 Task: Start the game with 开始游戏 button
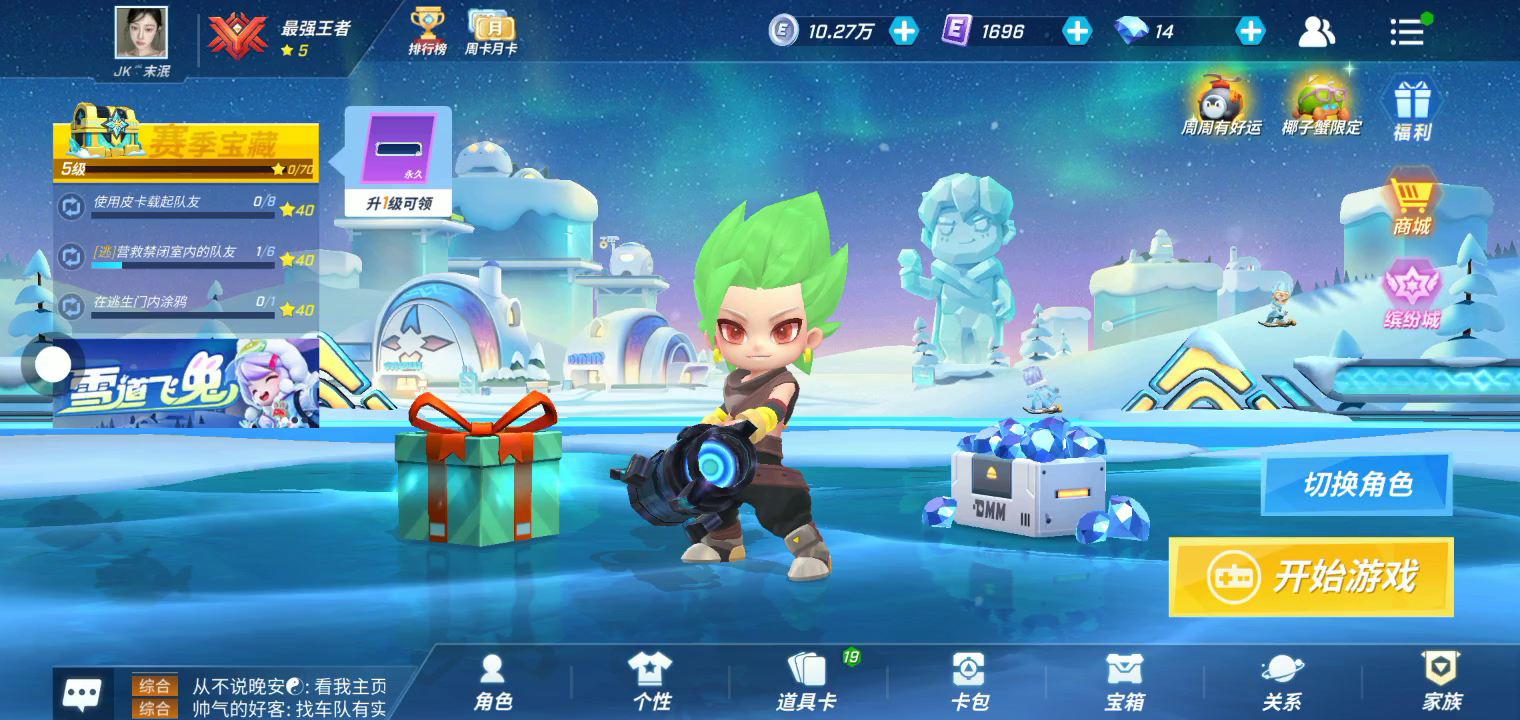click(1310, 577)
